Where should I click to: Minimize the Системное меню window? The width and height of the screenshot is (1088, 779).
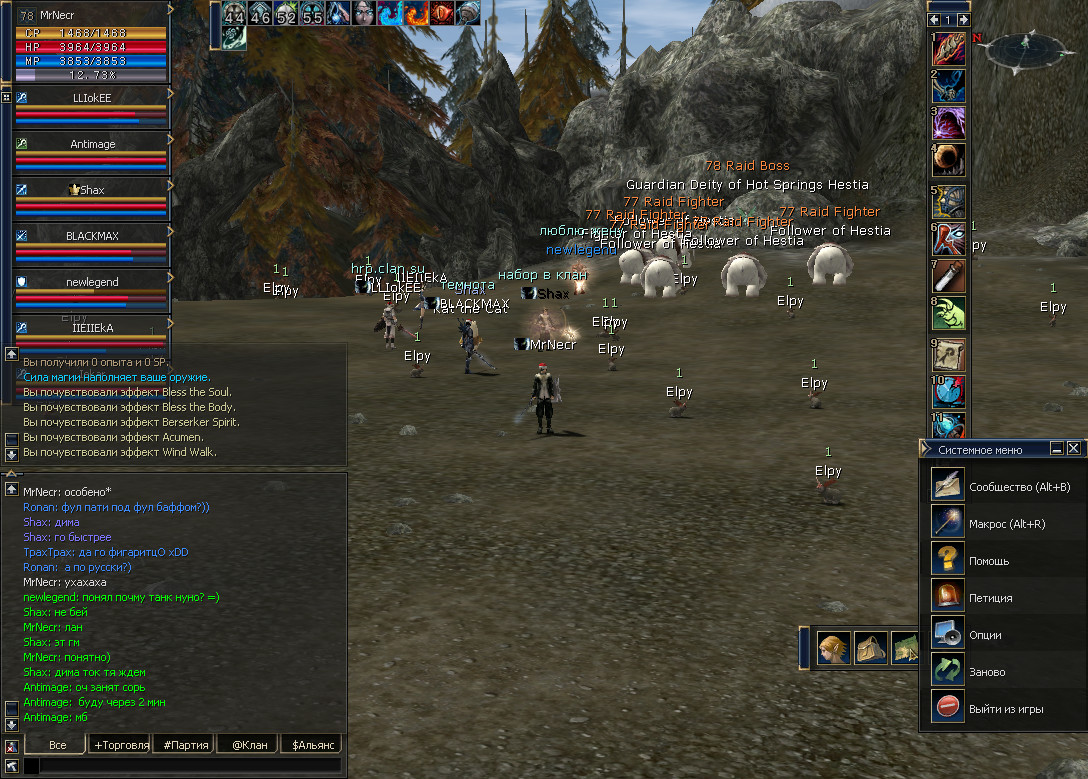point(1057,449)
